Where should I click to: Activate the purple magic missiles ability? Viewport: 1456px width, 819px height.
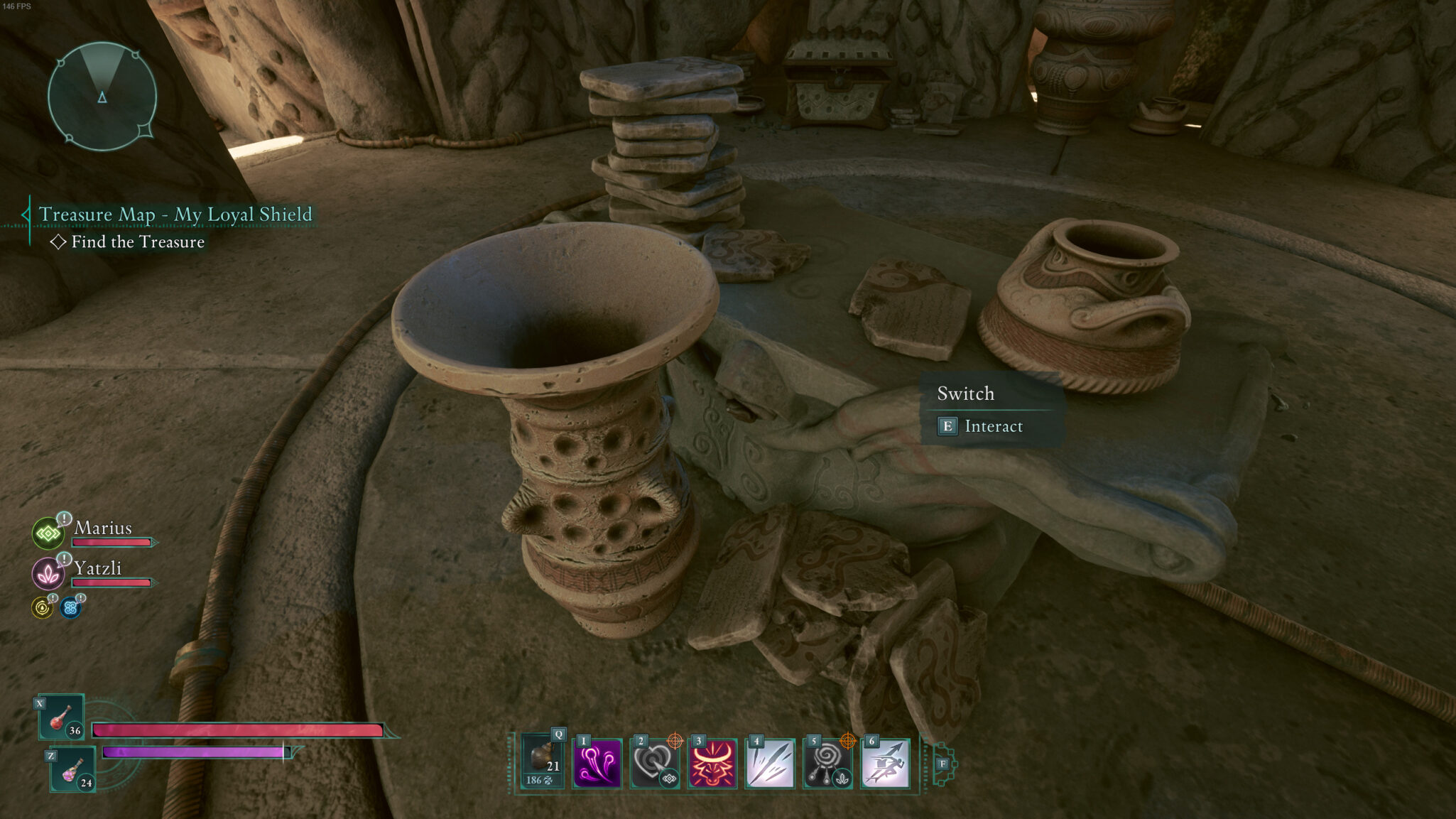[597, 764]
